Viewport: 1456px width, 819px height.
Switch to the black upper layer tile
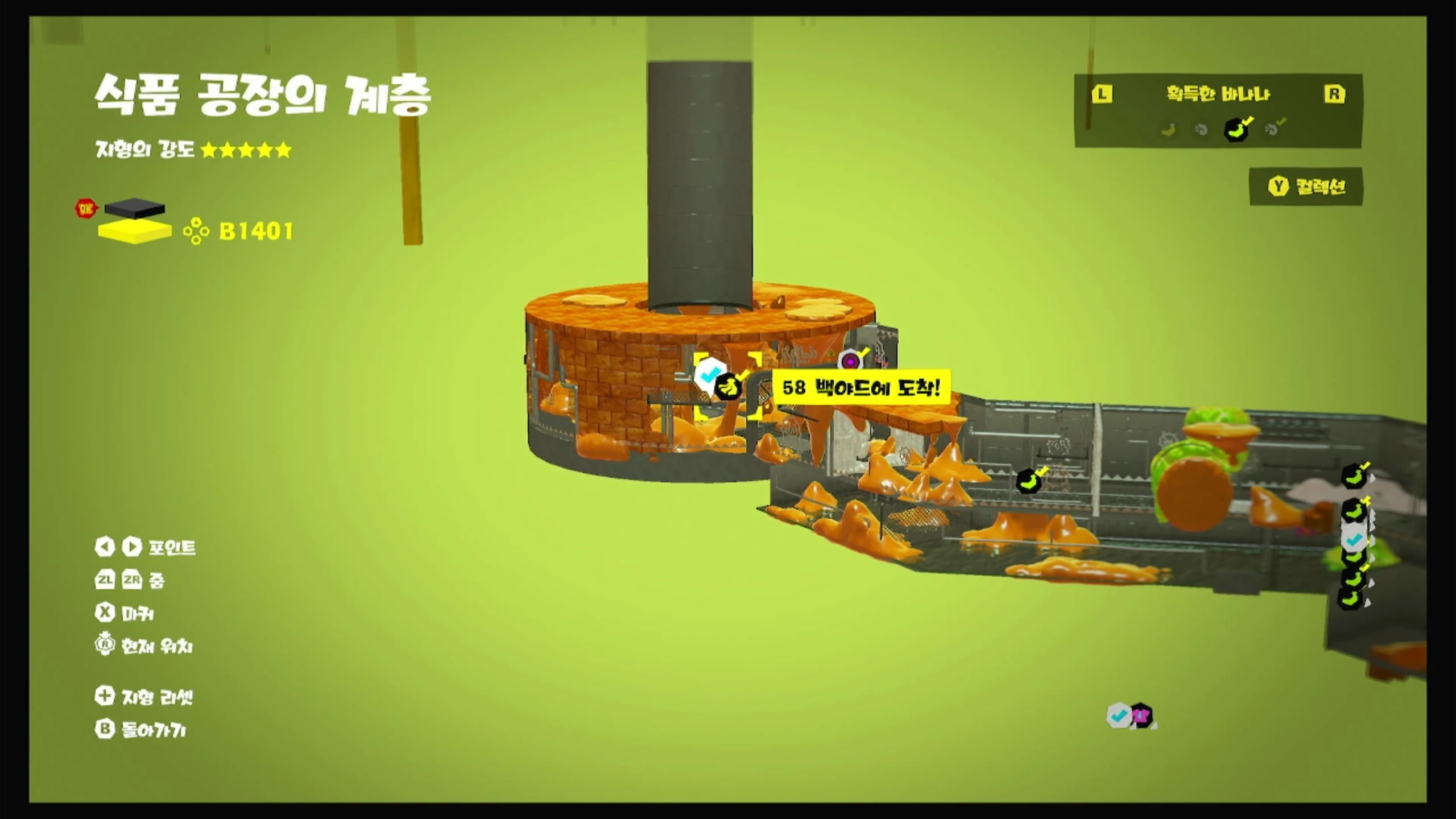click(135, 208)
